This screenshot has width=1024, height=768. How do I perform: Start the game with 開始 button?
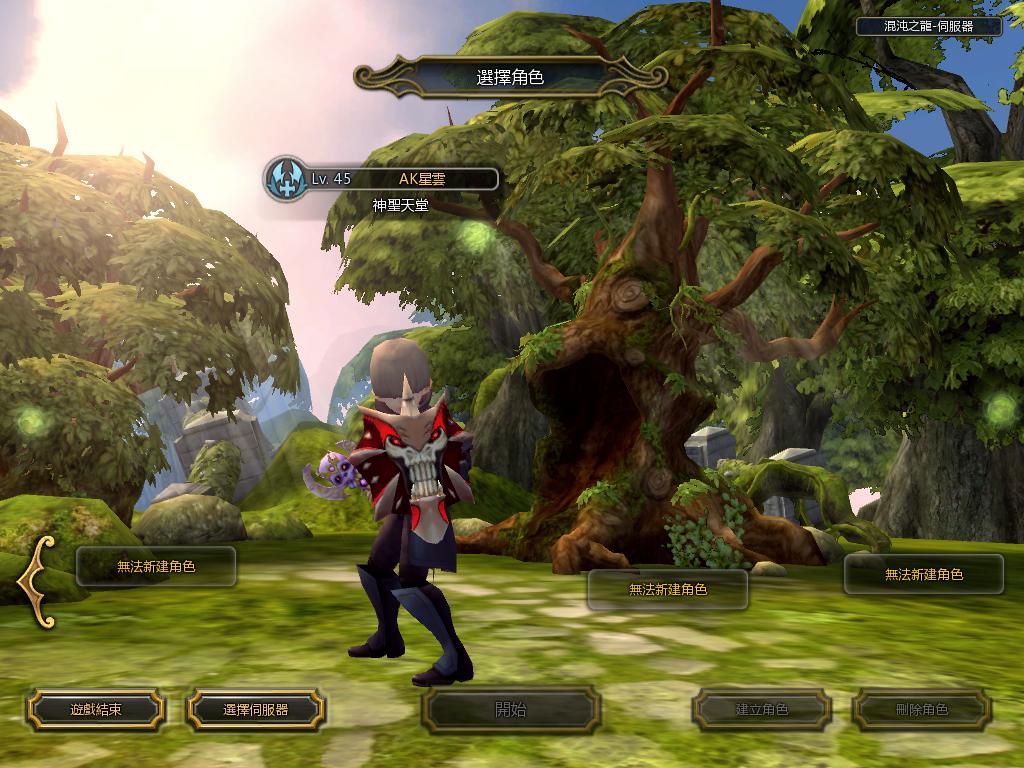511,710
